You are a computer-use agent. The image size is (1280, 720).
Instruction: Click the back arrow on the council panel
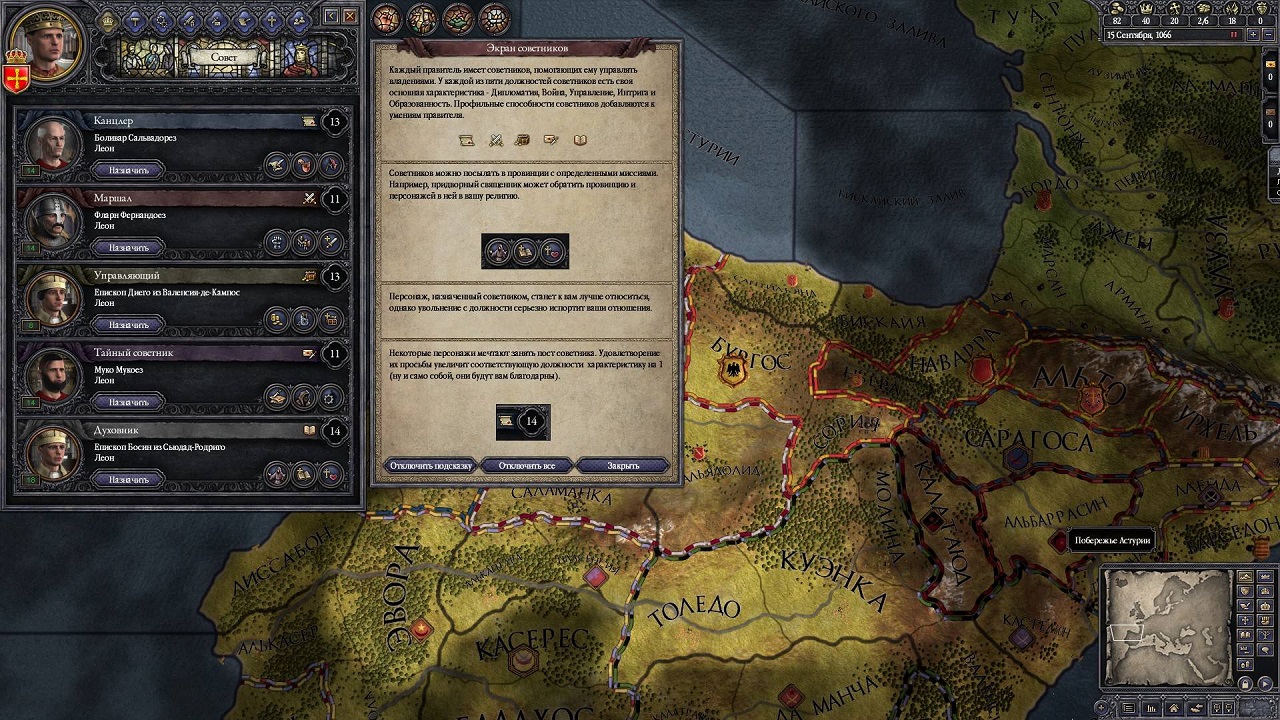[332, 16]
